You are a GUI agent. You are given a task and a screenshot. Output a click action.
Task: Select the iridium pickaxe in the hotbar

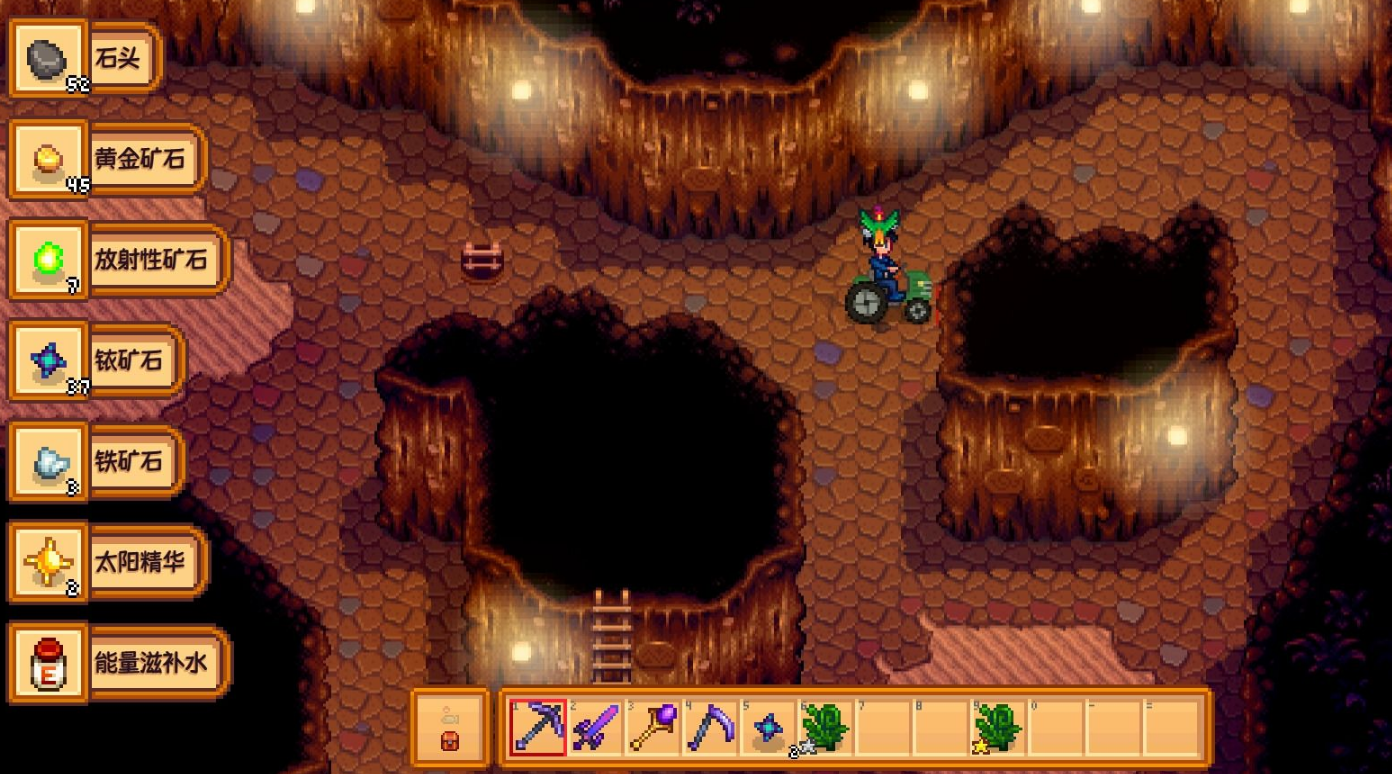pos(539,727)
